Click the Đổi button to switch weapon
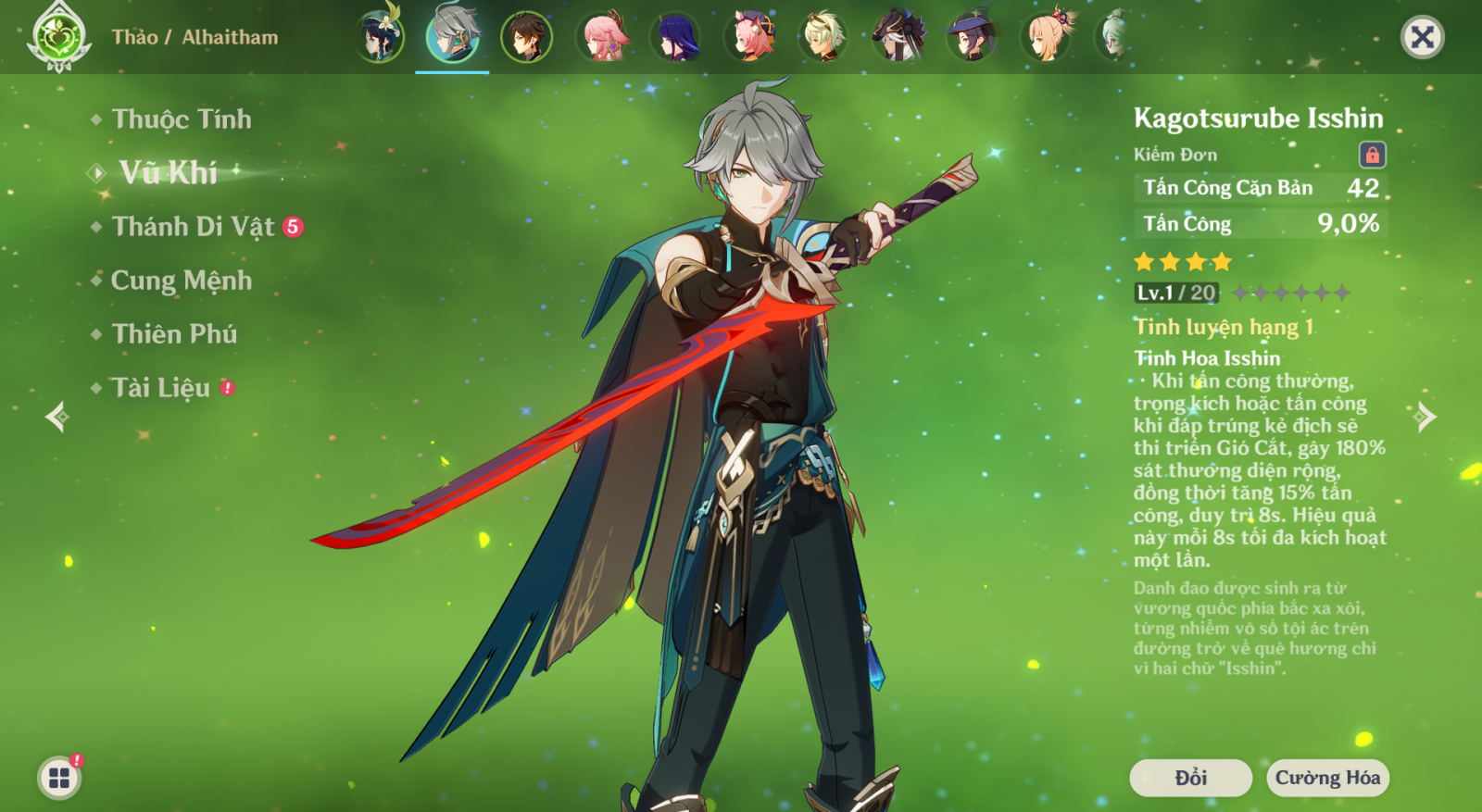Screen dimensions: 1482x812 pyautogui.click(x=1190, y=778)
